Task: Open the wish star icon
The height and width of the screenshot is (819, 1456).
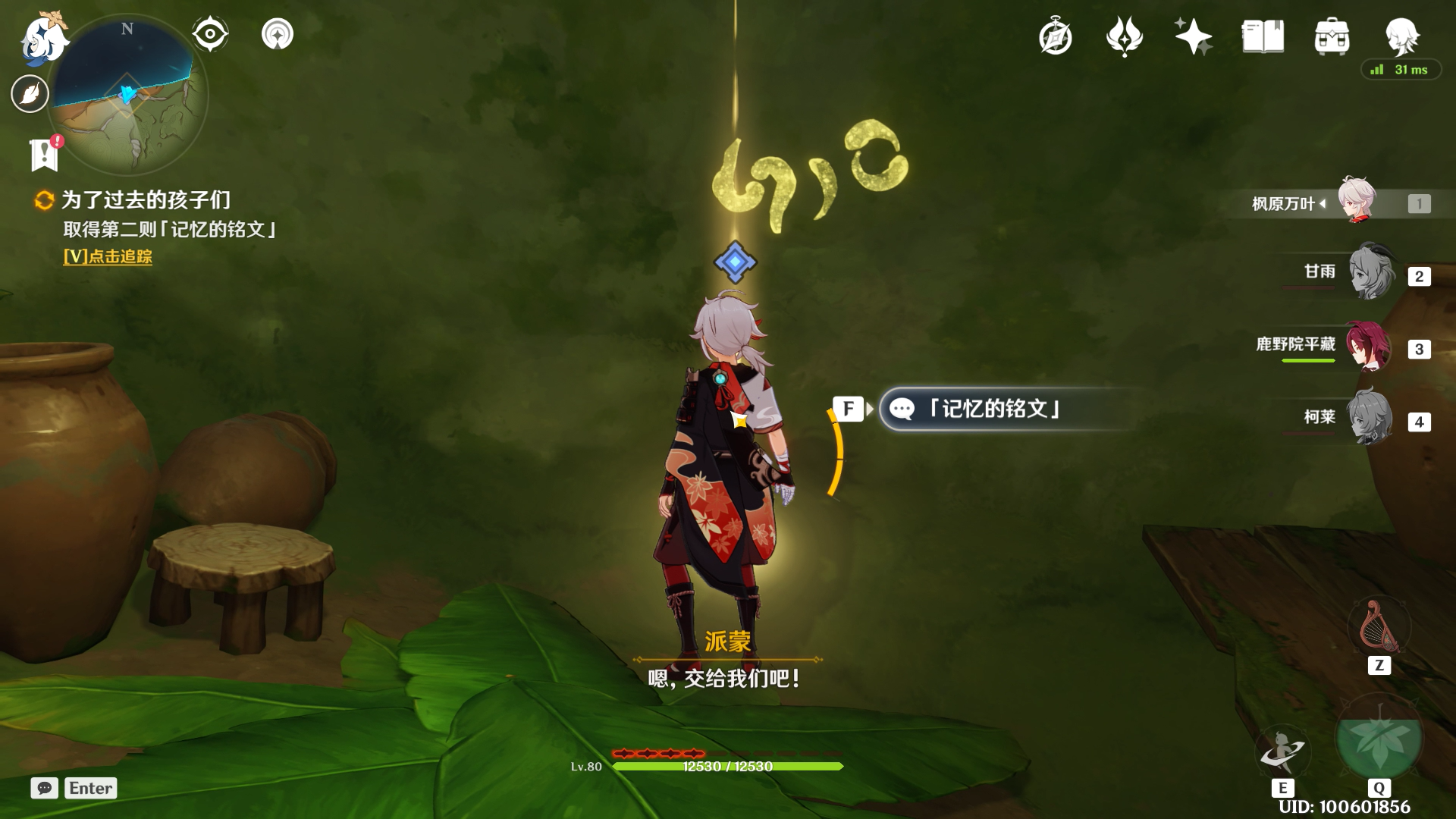Action: [x=1193, y=36]
